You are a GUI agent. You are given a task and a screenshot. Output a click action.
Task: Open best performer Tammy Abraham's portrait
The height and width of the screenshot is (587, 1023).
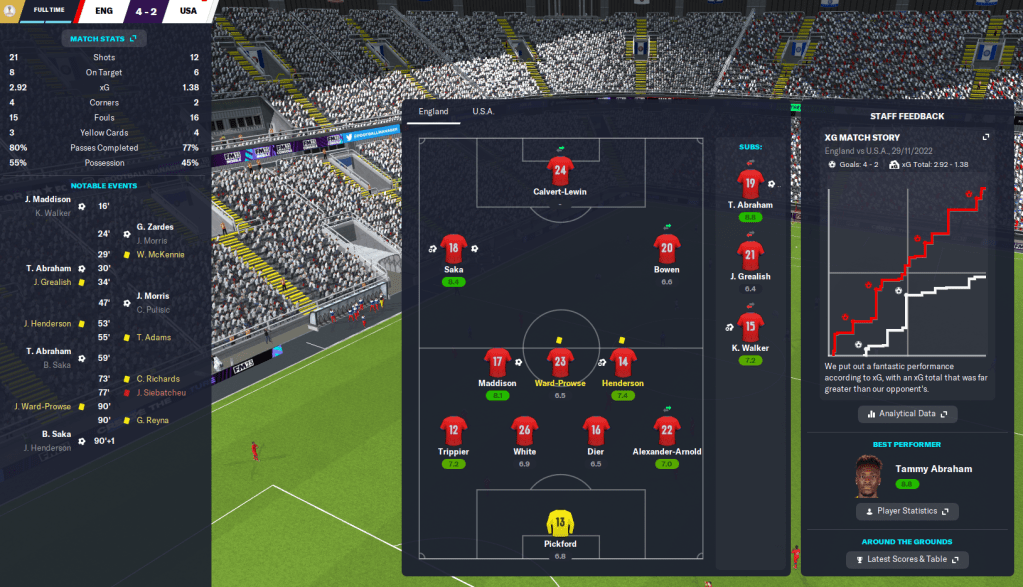(x=872, y=477)
